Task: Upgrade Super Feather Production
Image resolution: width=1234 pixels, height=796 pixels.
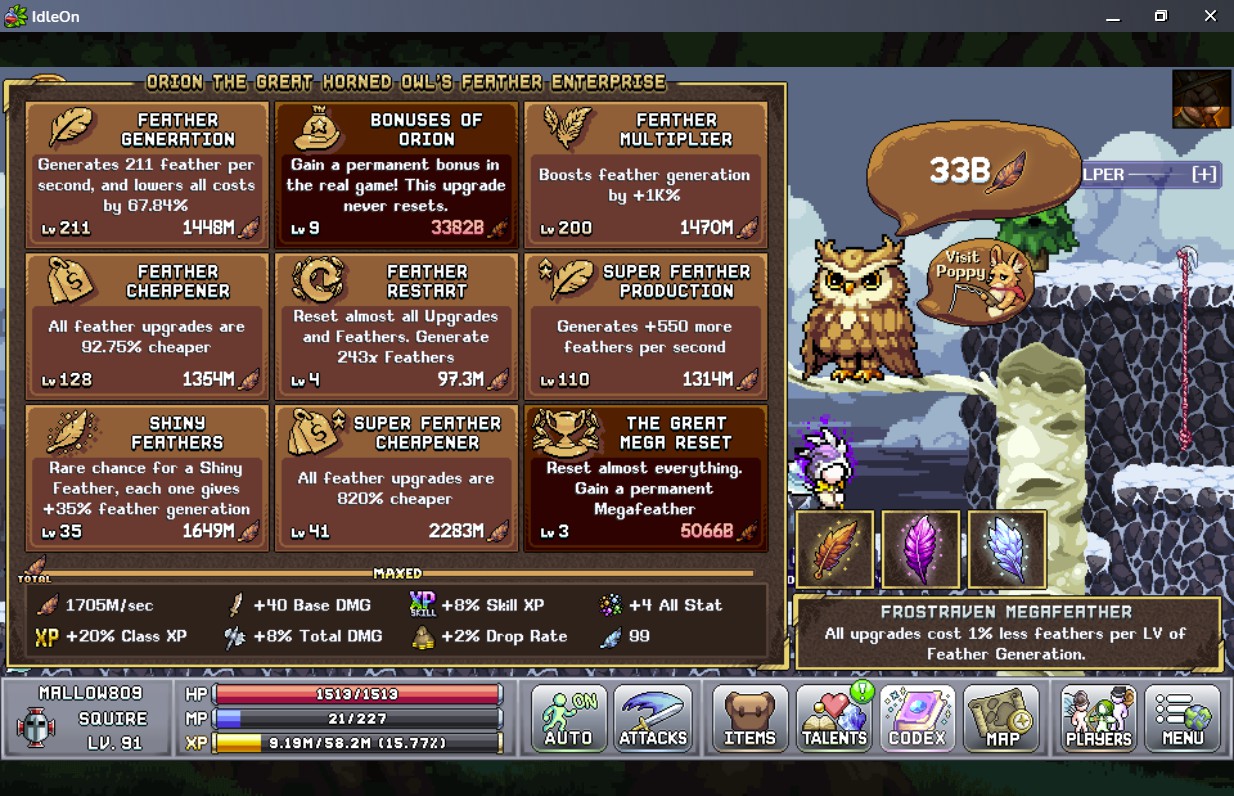Action: tap(645, 327)
